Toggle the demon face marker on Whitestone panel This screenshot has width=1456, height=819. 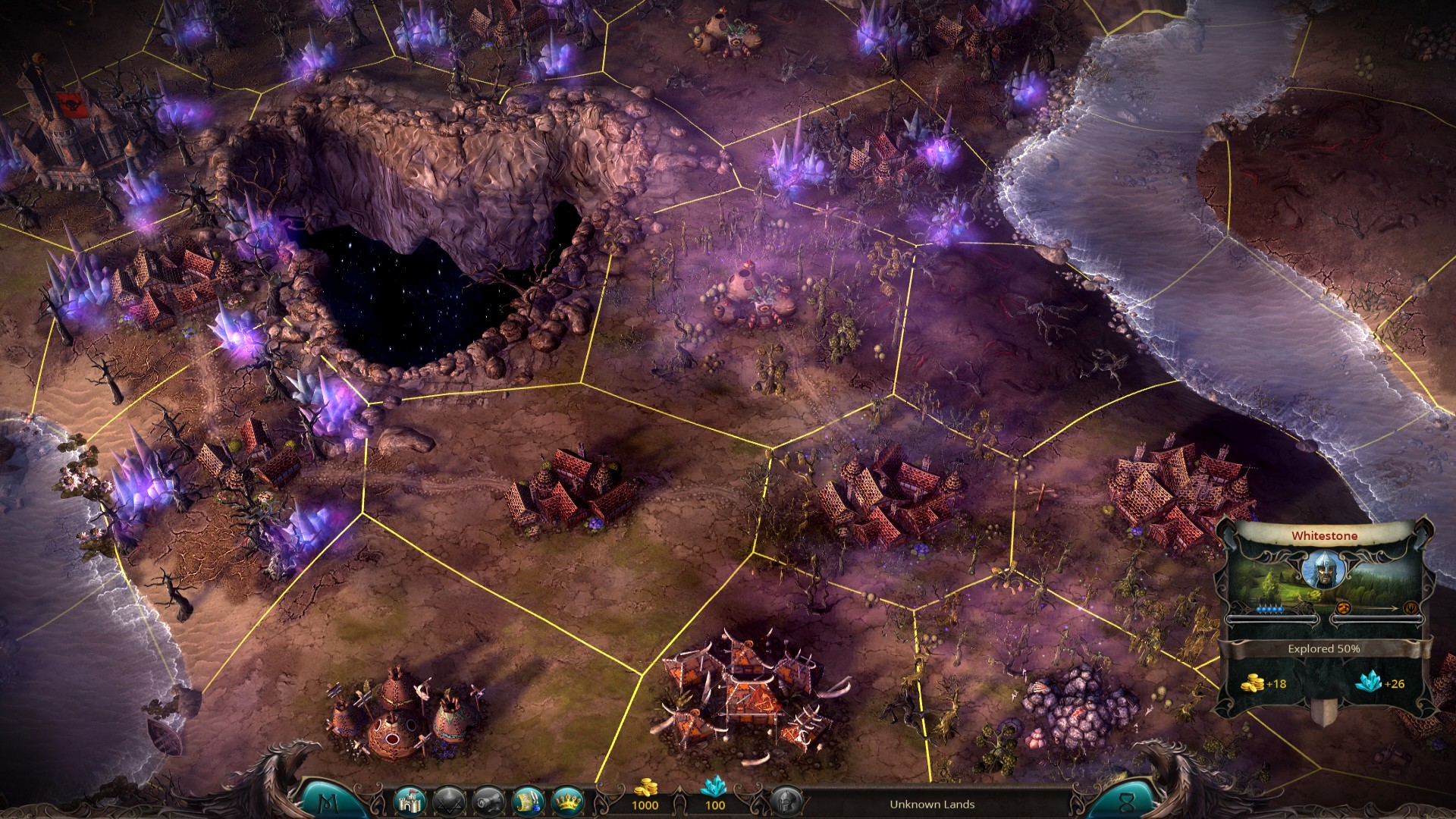[x=1411, y=608]
